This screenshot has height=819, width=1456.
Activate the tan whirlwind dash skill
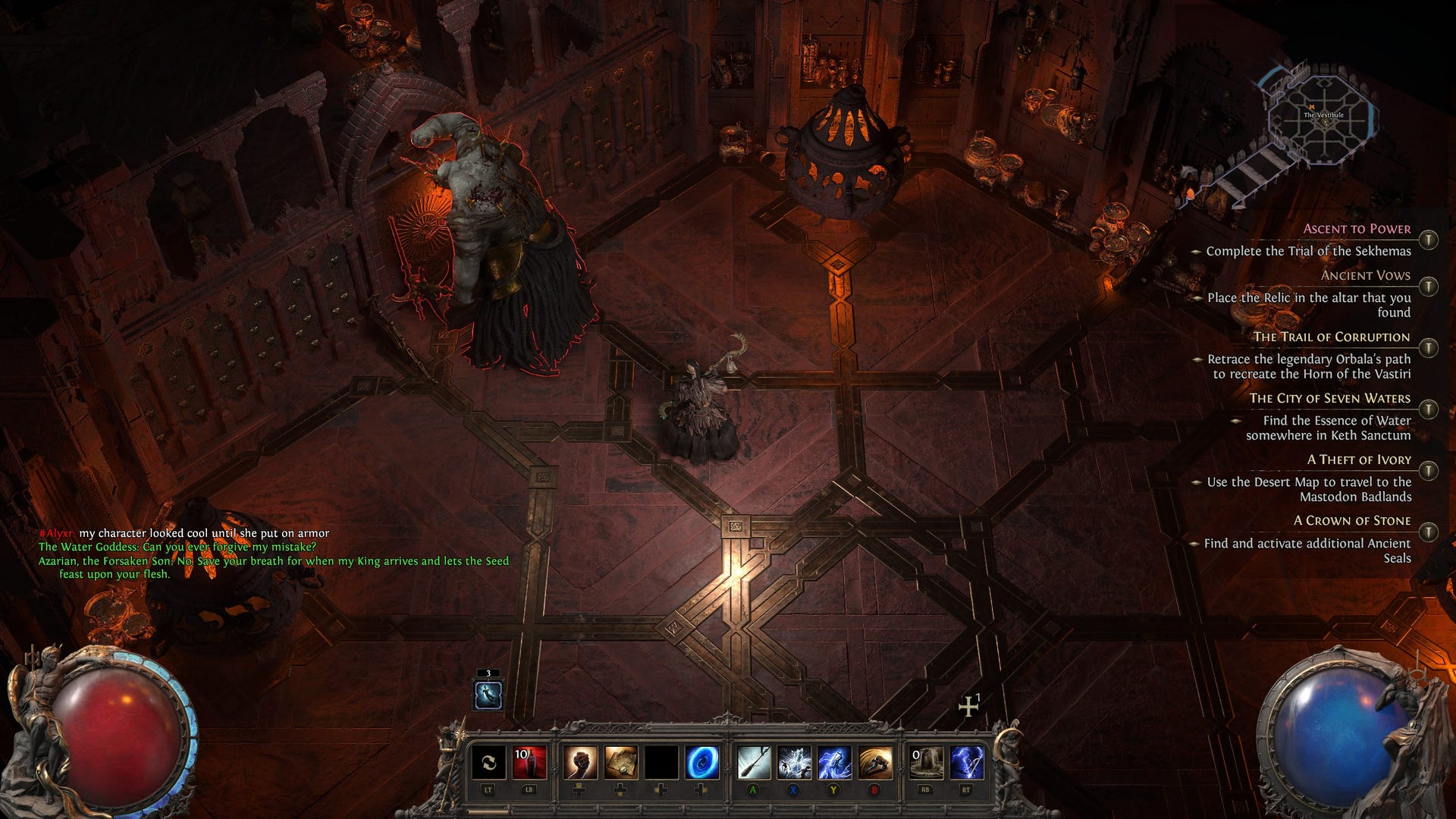(875, 762)
